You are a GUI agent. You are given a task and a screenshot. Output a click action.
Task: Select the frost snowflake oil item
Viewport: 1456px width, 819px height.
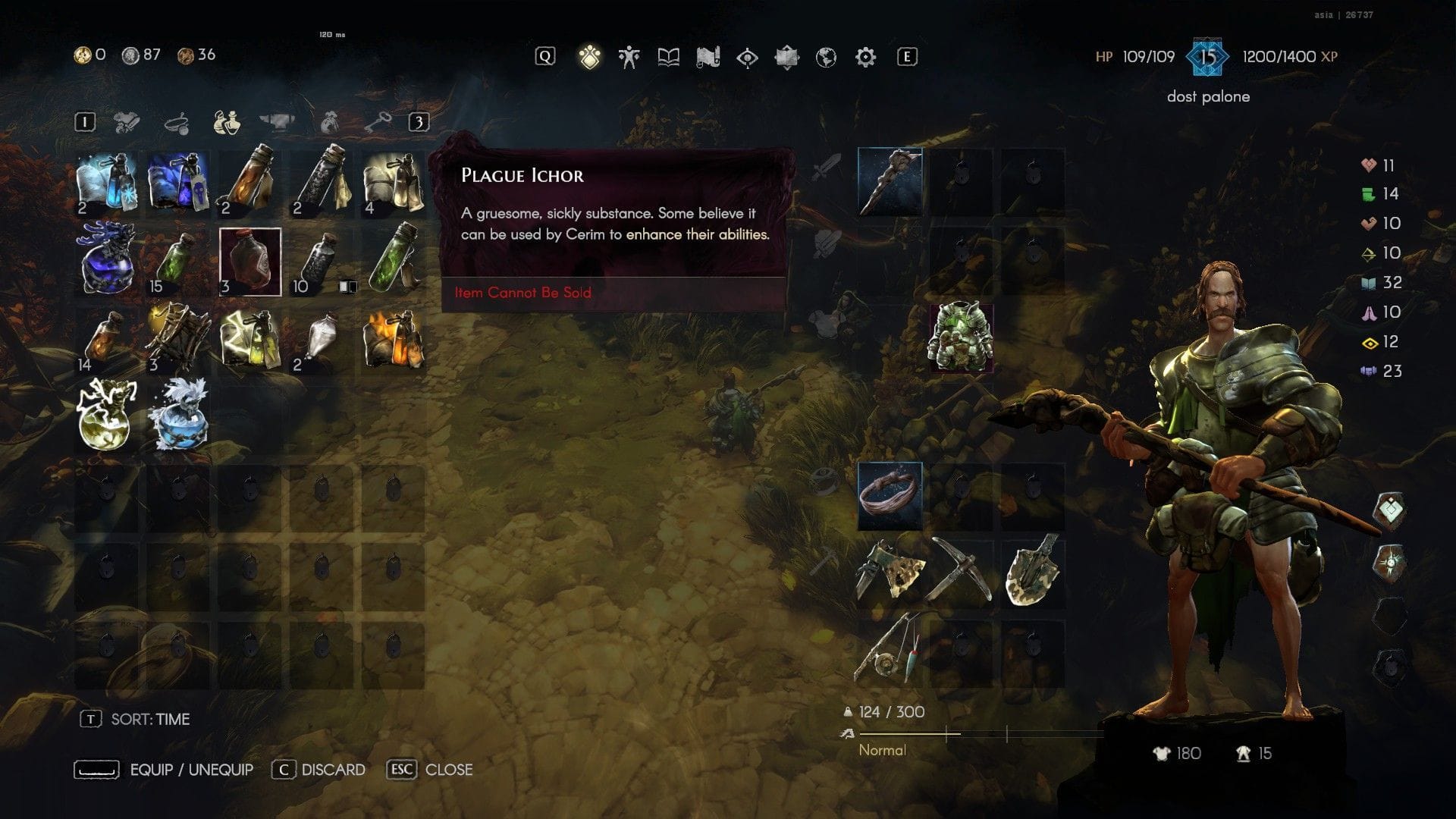pos(107,182)
